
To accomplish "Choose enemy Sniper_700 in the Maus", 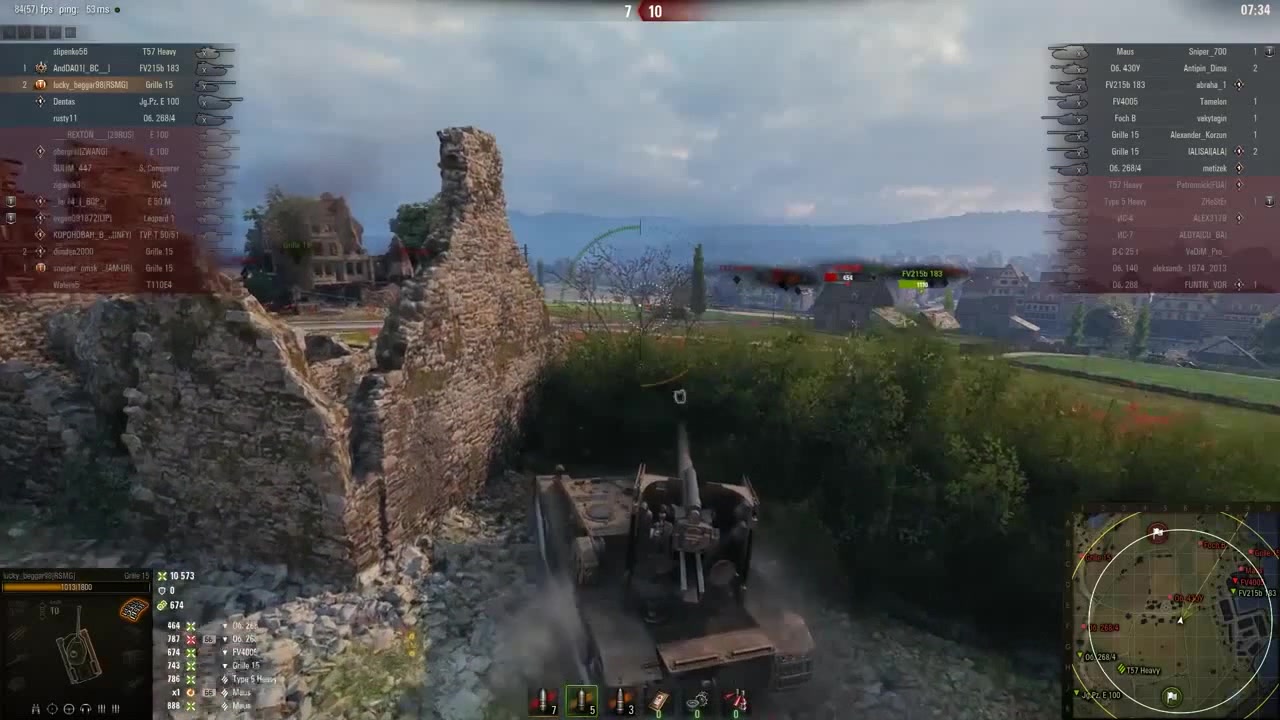I will coord(1207,52).
